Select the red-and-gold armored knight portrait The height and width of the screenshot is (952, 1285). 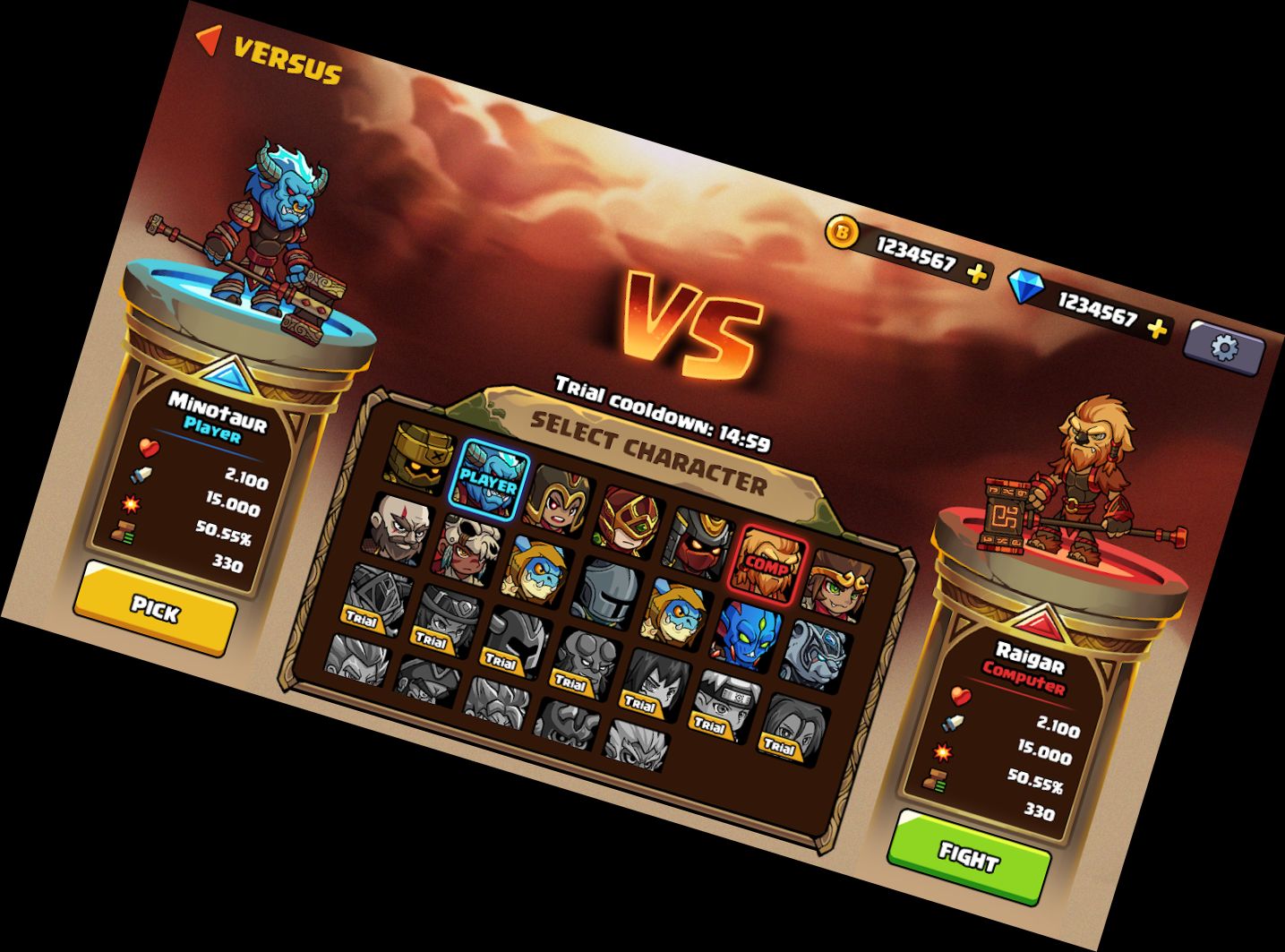tap(631, 519)
